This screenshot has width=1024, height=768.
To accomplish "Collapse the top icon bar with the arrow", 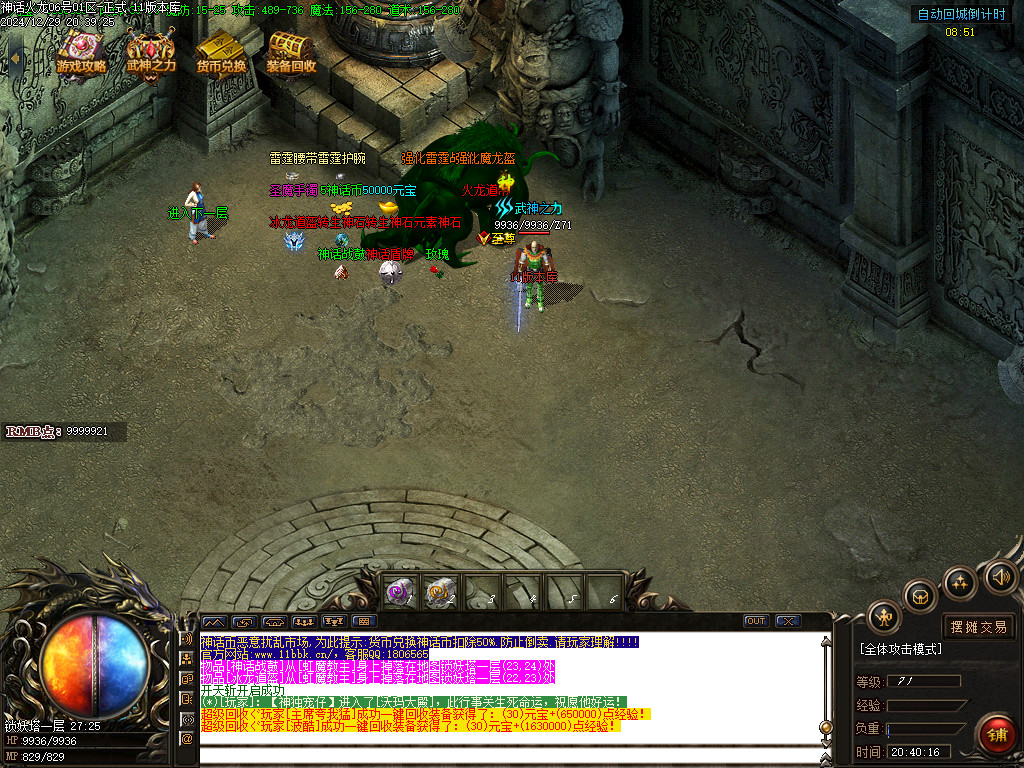I will click(x=15, y=57).
